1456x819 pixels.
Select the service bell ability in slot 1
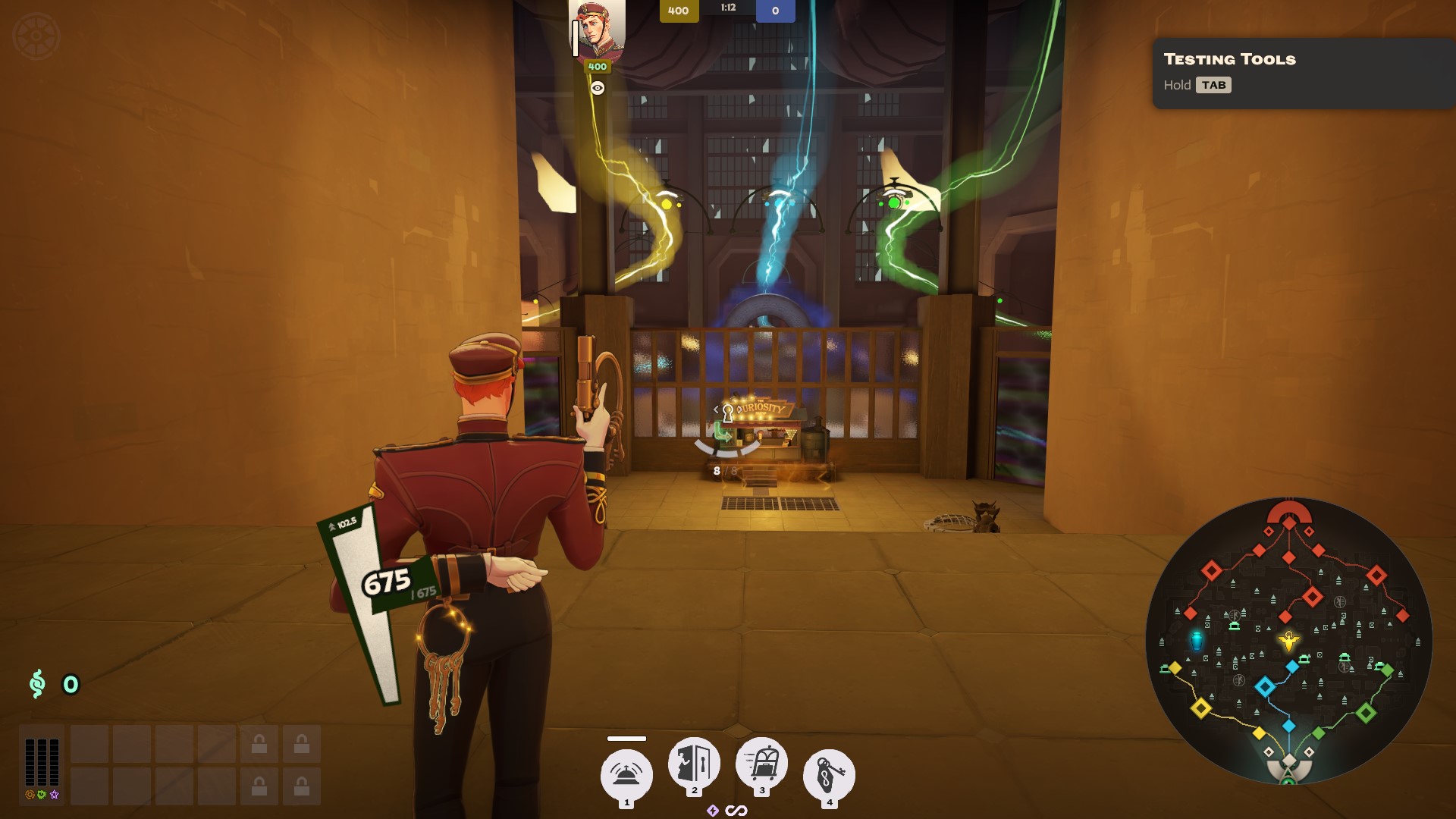point(626,773)
